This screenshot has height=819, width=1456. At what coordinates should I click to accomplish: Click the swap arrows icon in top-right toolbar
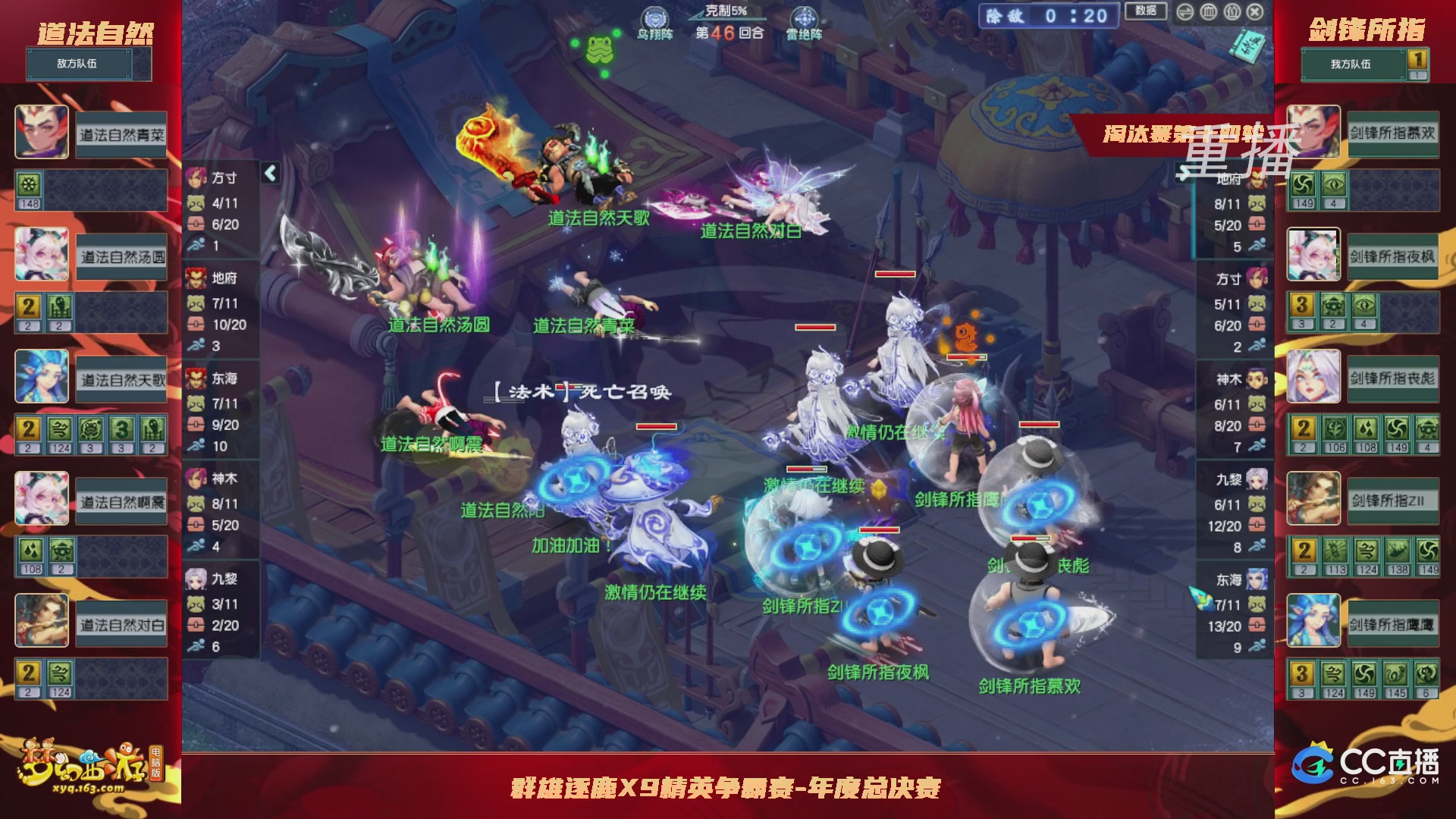tap(1185, 12)
